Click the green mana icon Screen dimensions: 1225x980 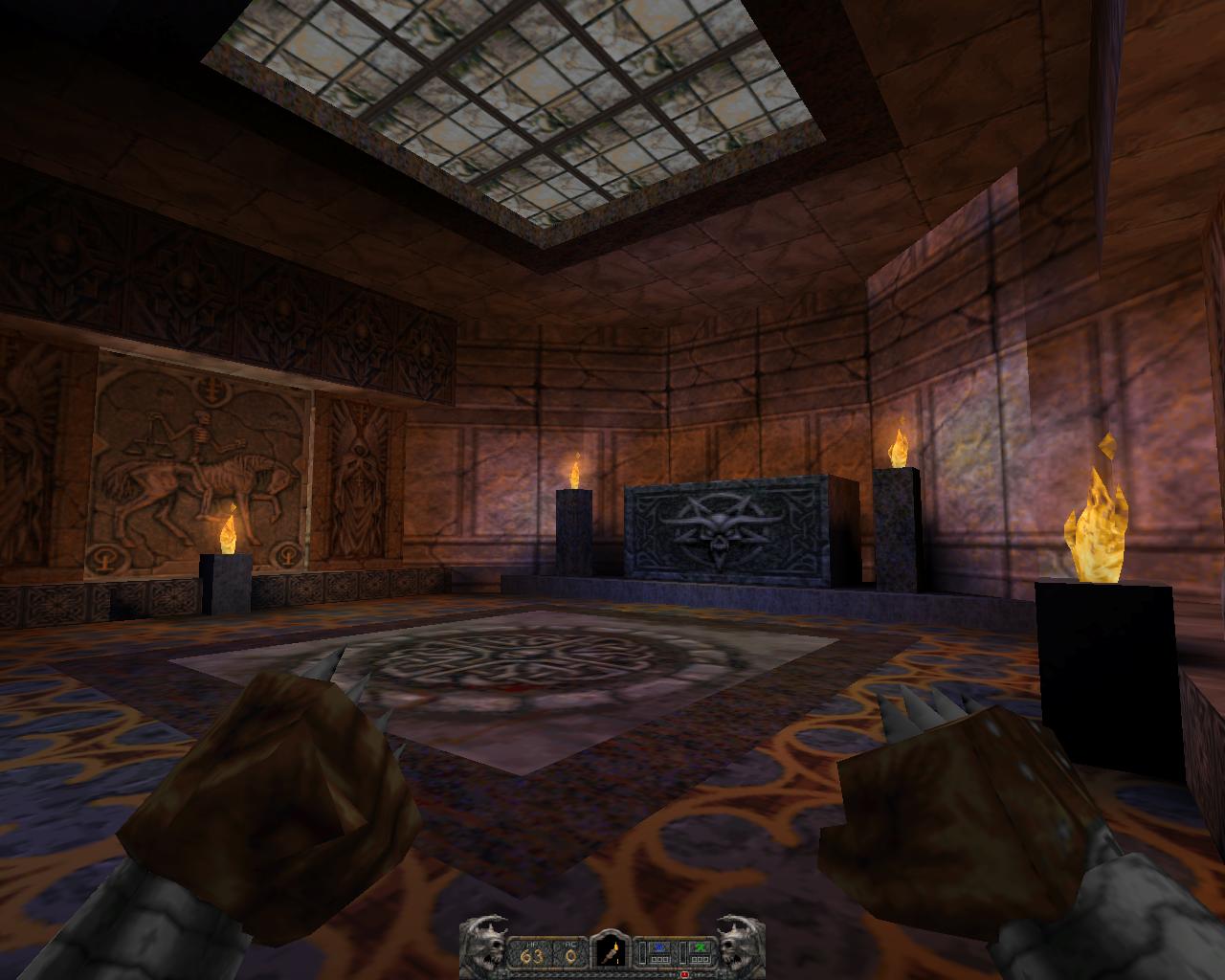pos(701,947)
